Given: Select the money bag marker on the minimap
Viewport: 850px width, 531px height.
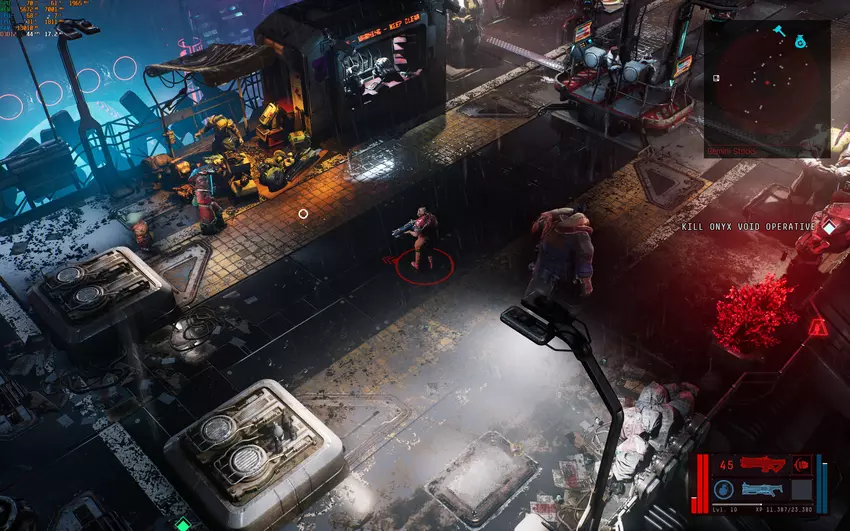Looking at the screenshot, I should tap(801, 41).
